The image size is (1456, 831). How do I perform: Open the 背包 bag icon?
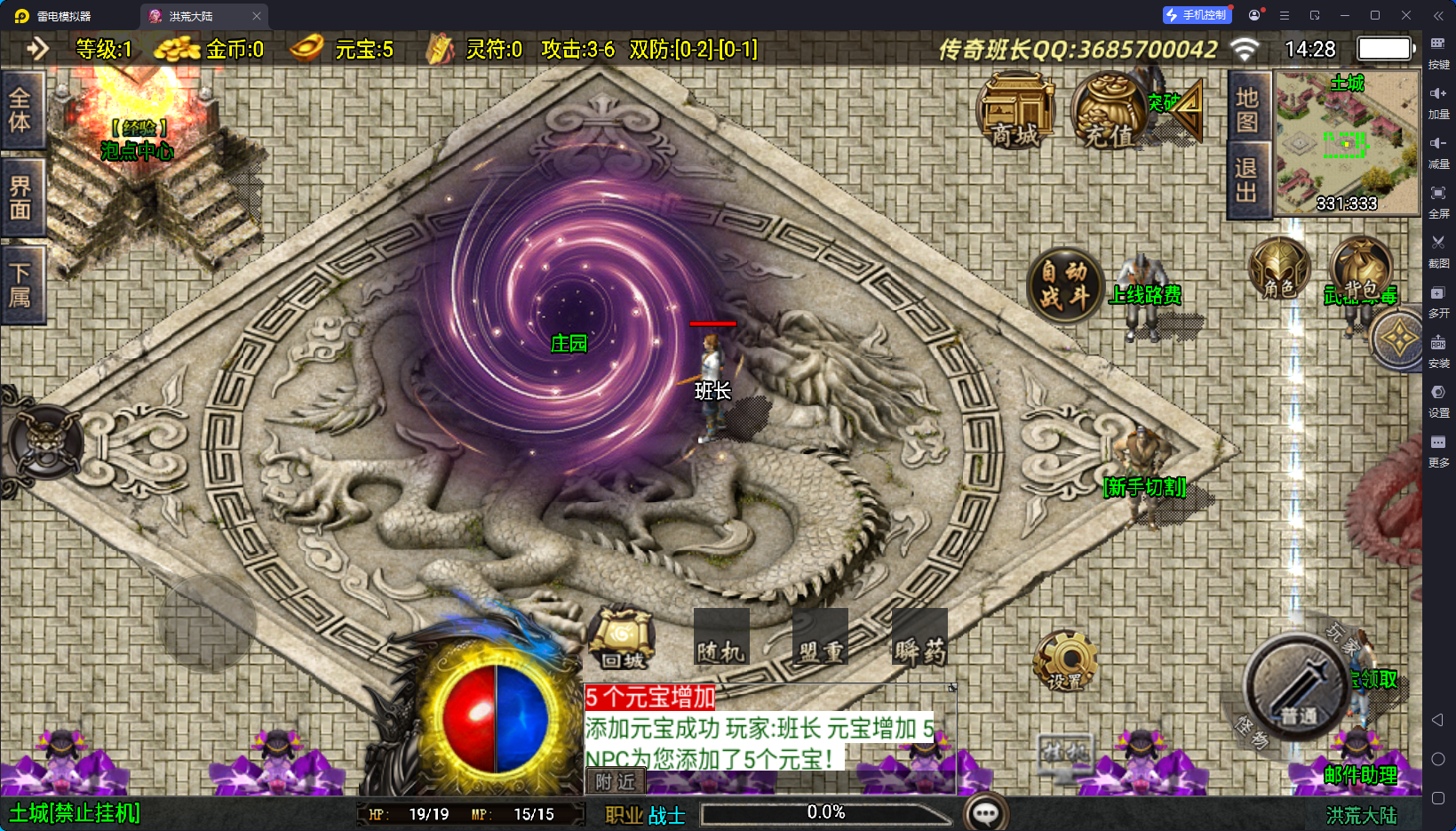coord(1360,269)
